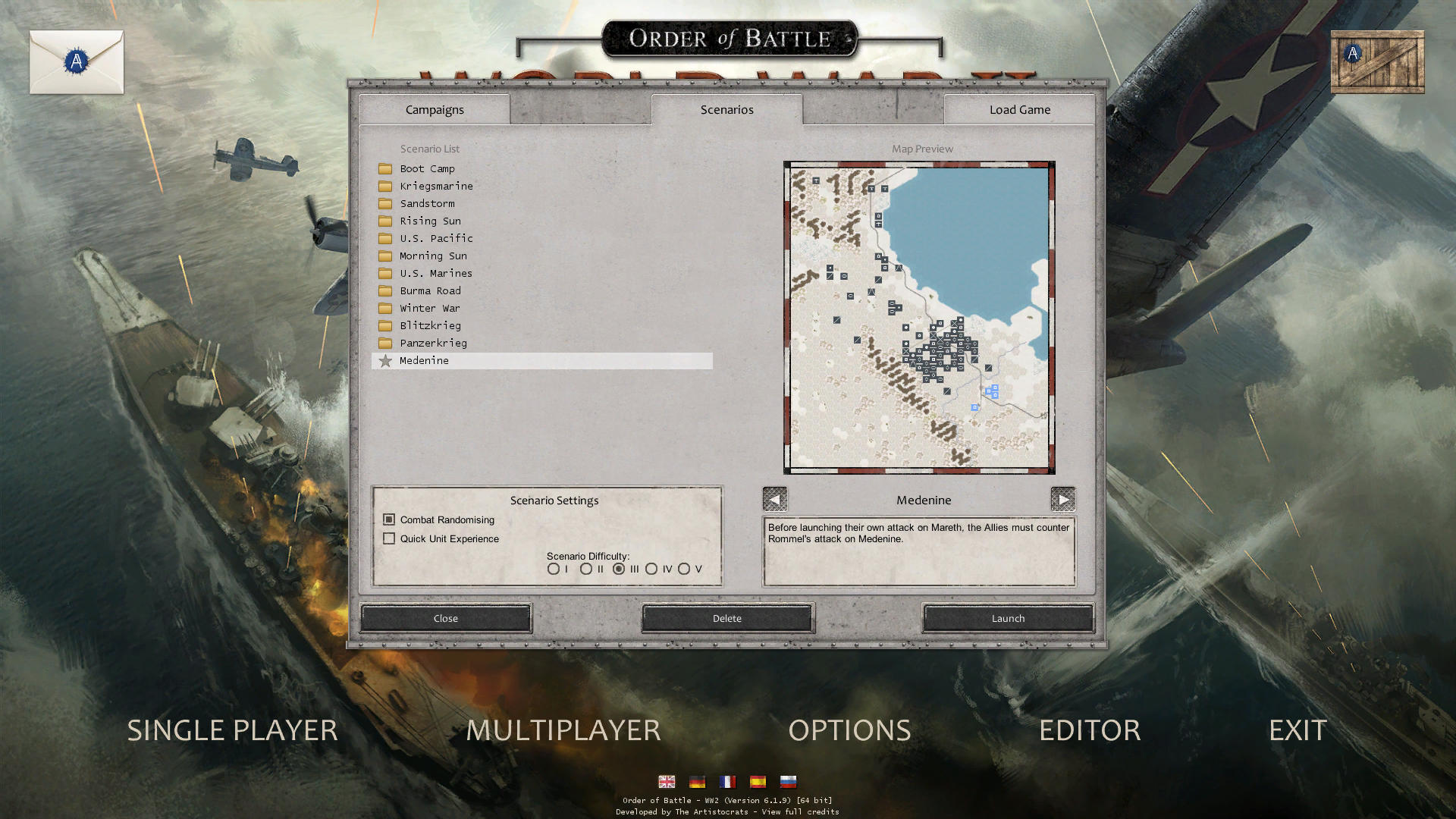Open the Boot Camp scenario folder
The width and height of the screenshot is (1456, 819).
point(427,168)
